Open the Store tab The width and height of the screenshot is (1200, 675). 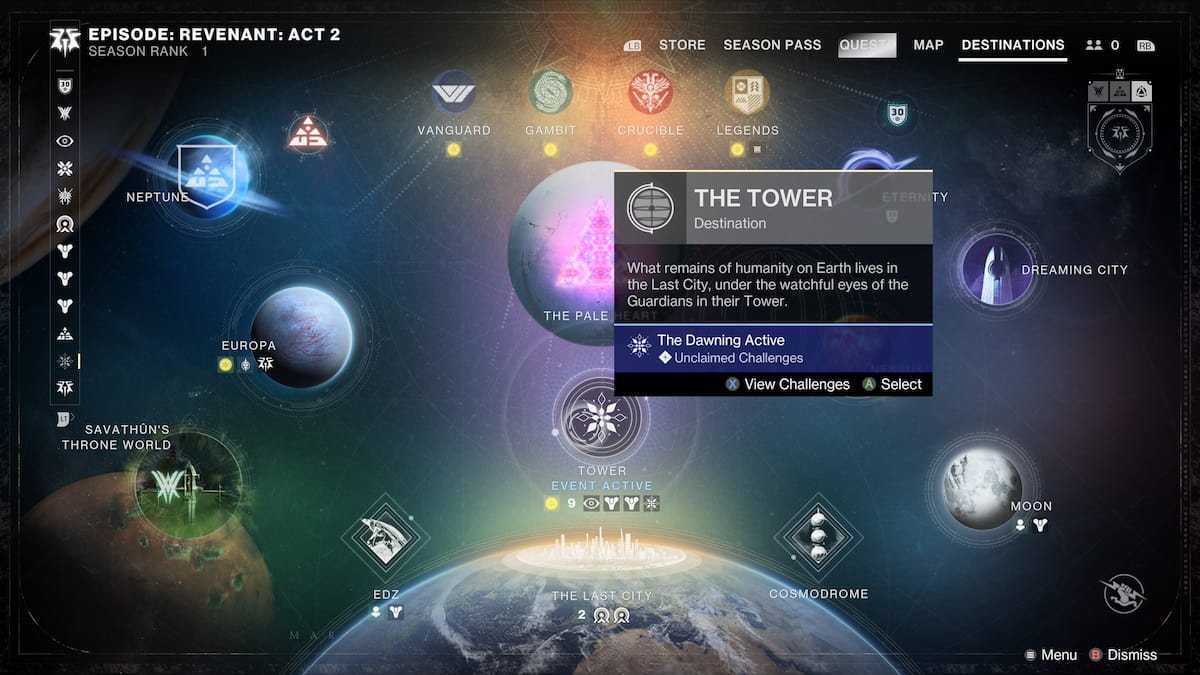tap(682, 45)
